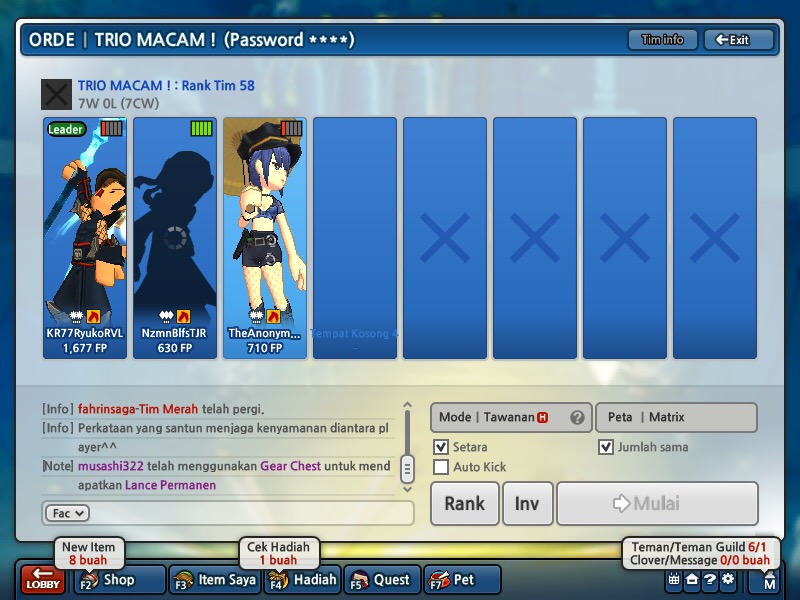The height and width of the screenshot is (600, 800).
Task: Select NzmnBlfsTJR's player slot
Action: click(x=175, y=238)
